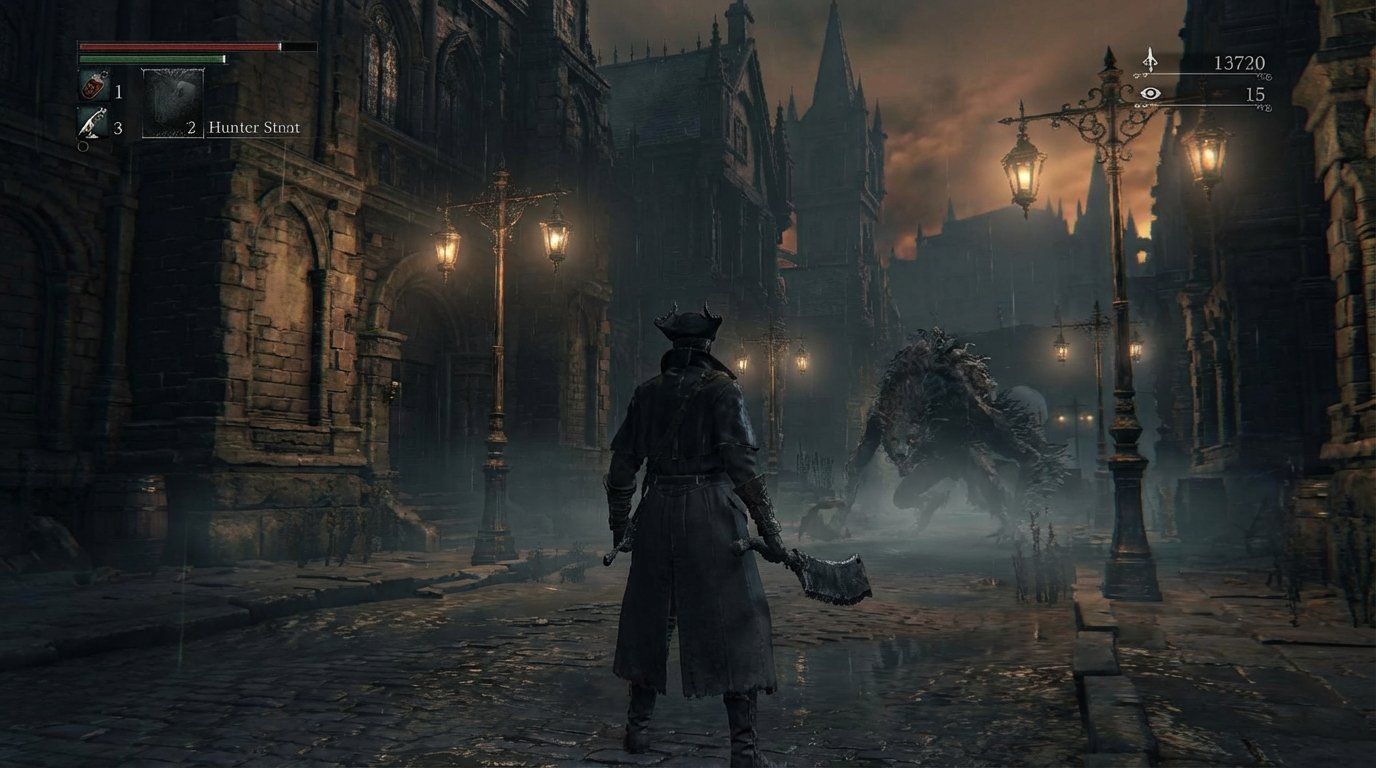Select the Blood Echoes marker icon
The image size is (1376, 768).
[1151, 61]
